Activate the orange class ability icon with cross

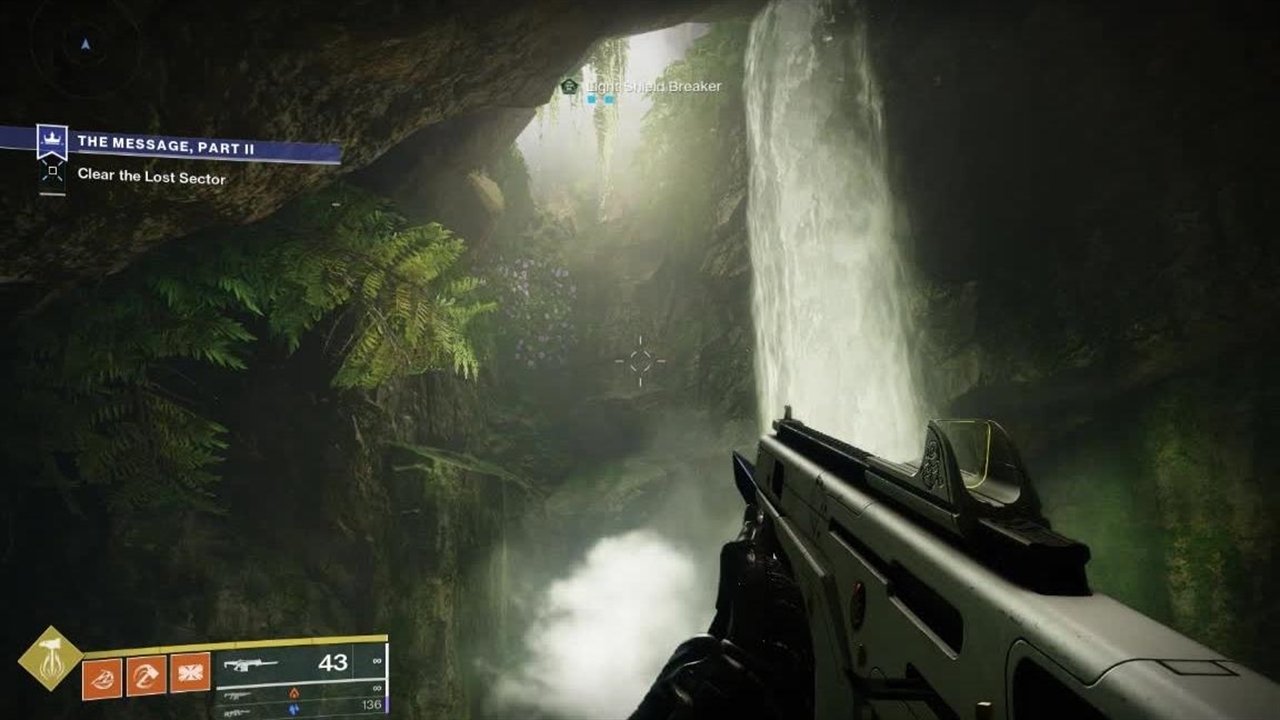pos(190,673)
